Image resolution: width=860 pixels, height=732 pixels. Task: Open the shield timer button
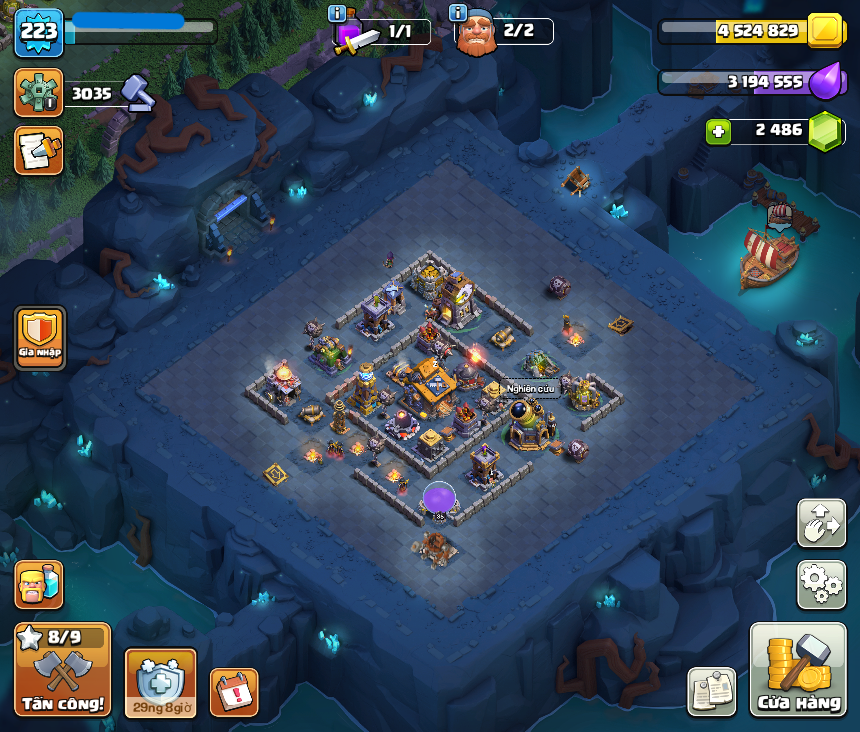pos(160,684)
